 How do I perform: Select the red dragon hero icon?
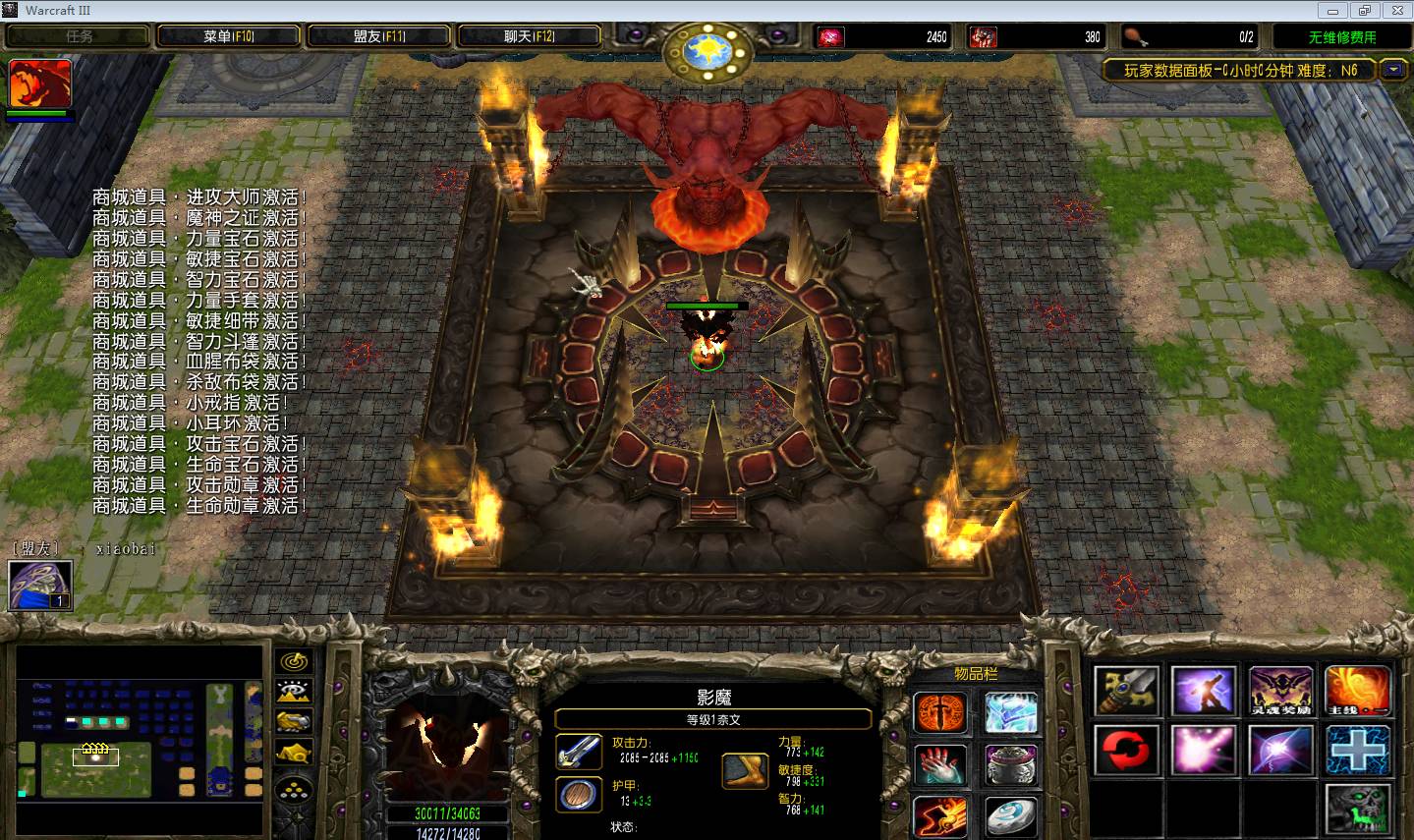(40, 84)
